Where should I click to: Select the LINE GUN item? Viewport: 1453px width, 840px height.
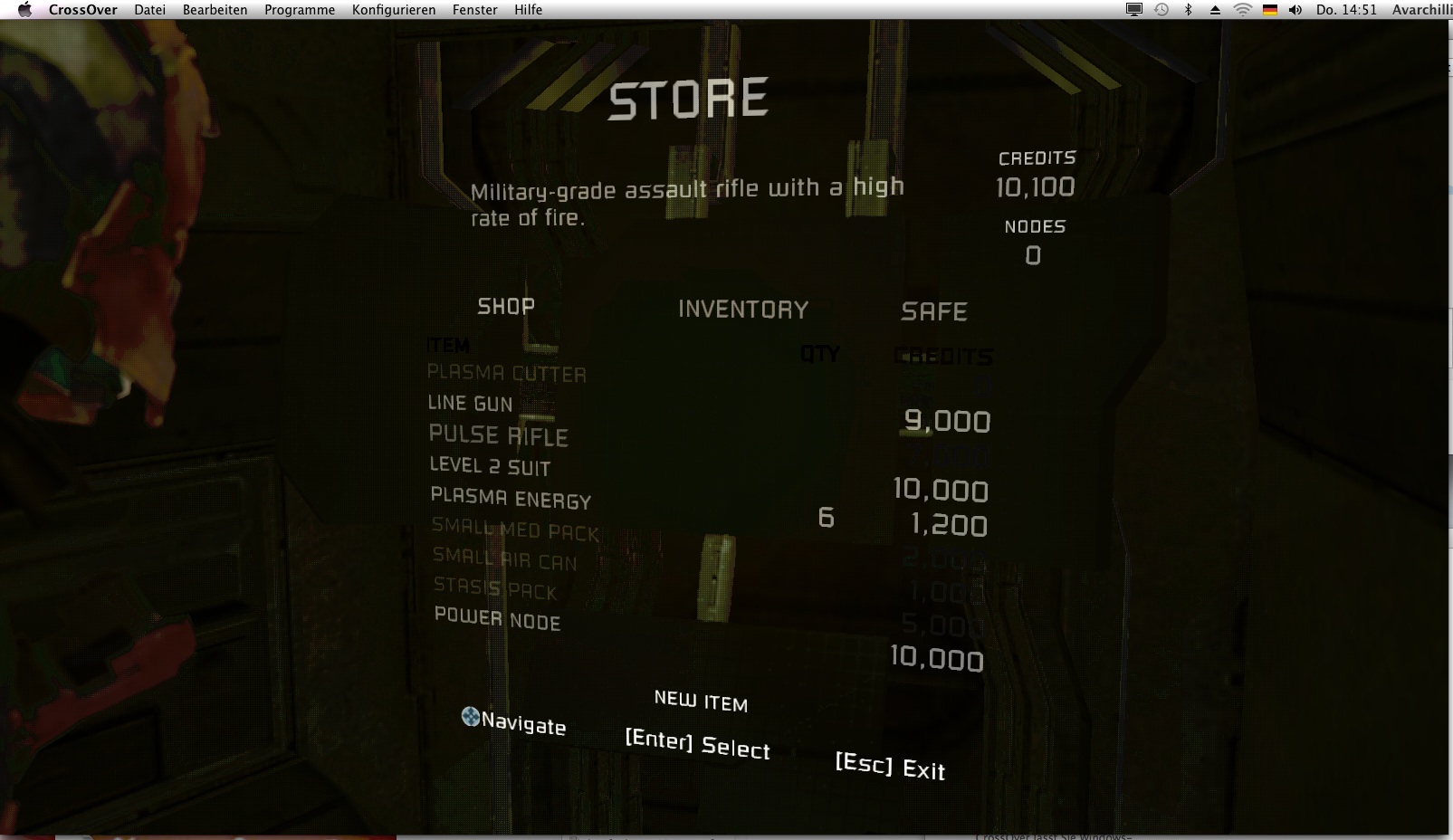(x=470, y=404)
